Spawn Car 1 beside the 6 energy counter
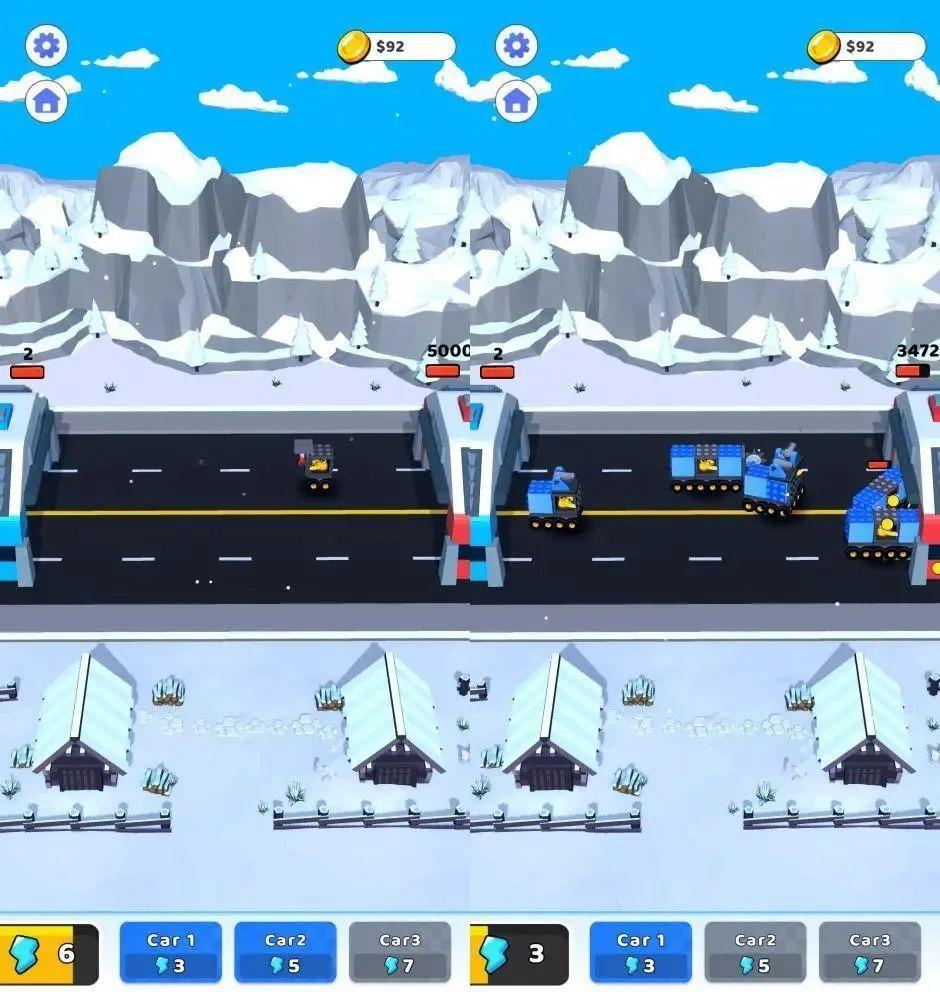 click(170, 952)
